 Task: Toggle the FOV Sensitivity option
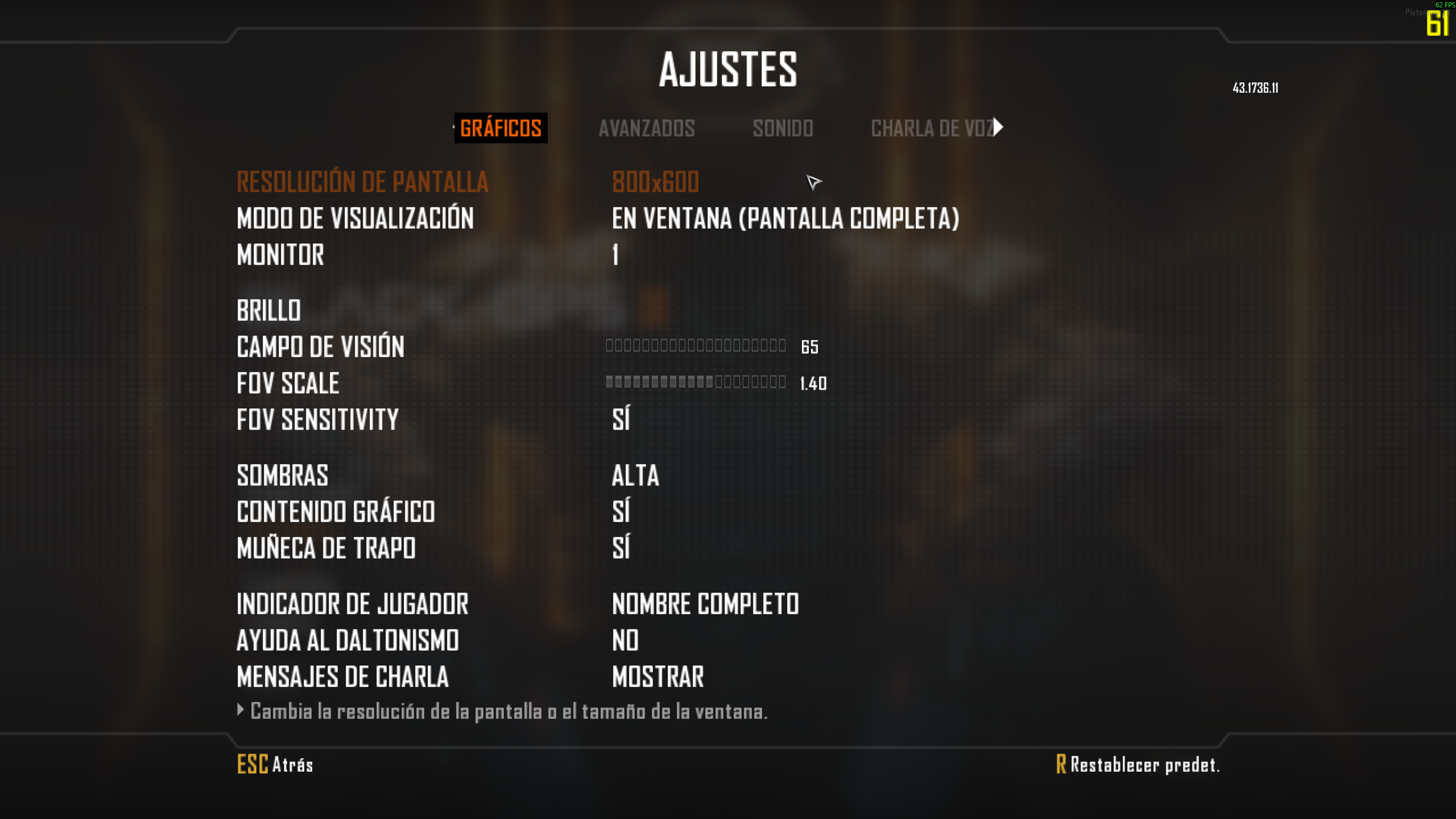tap(621, 419)
